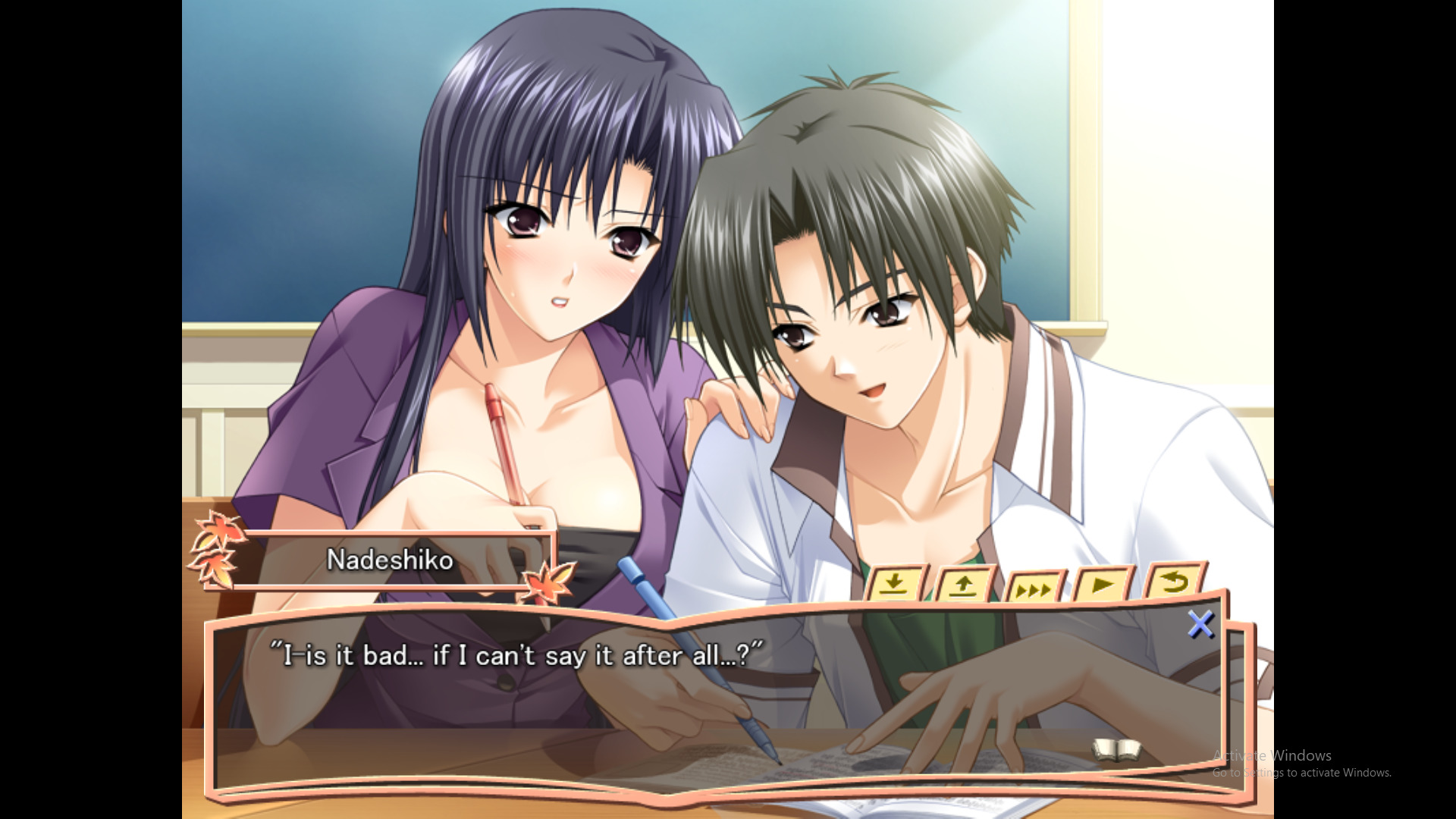
Task: Open the up-arrow load button
Action: [x=963, y=586]
